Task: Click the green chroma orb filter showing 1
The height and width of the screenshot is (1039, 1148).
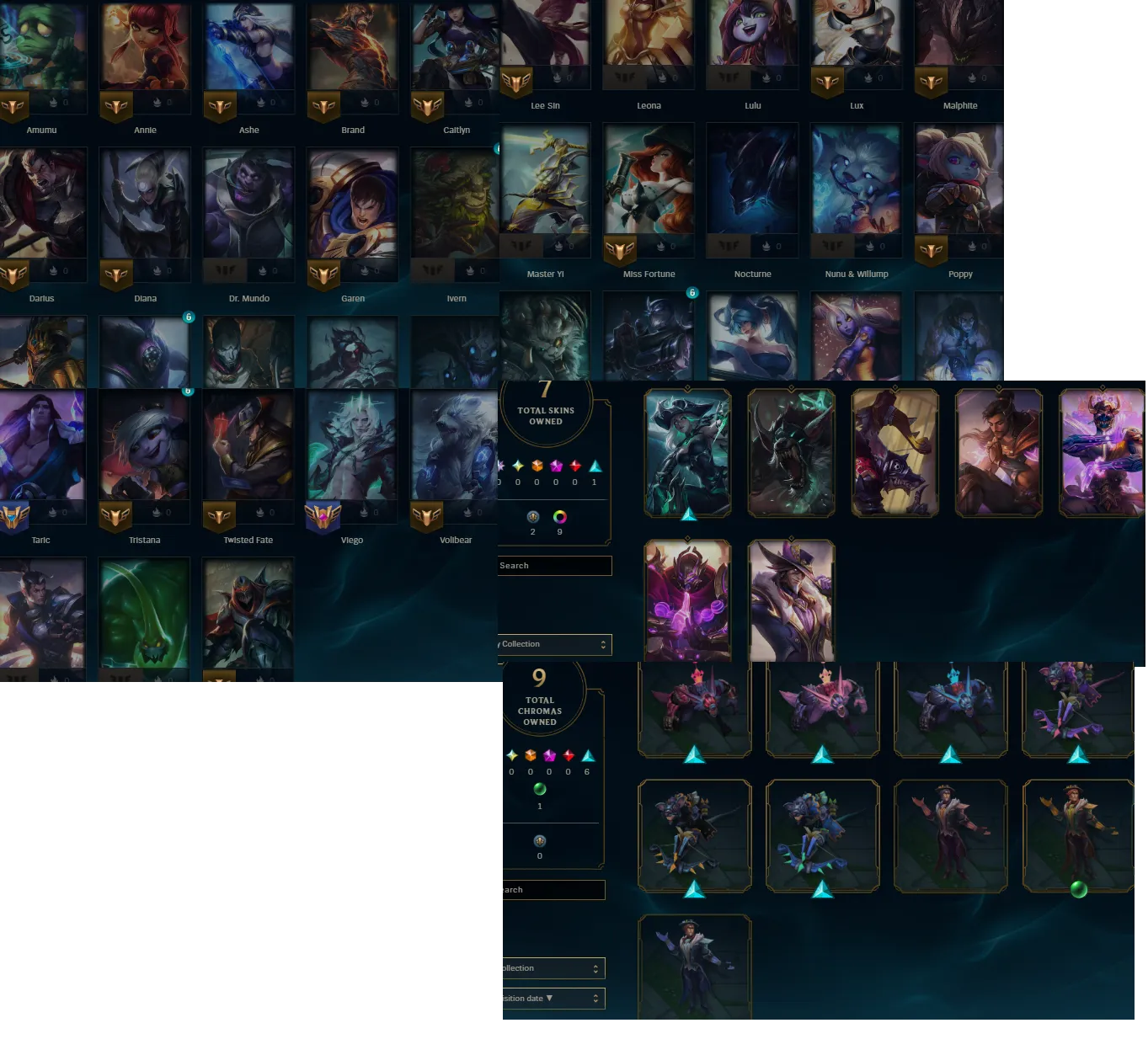Action: pyautogui.click(x=540, y=789)
